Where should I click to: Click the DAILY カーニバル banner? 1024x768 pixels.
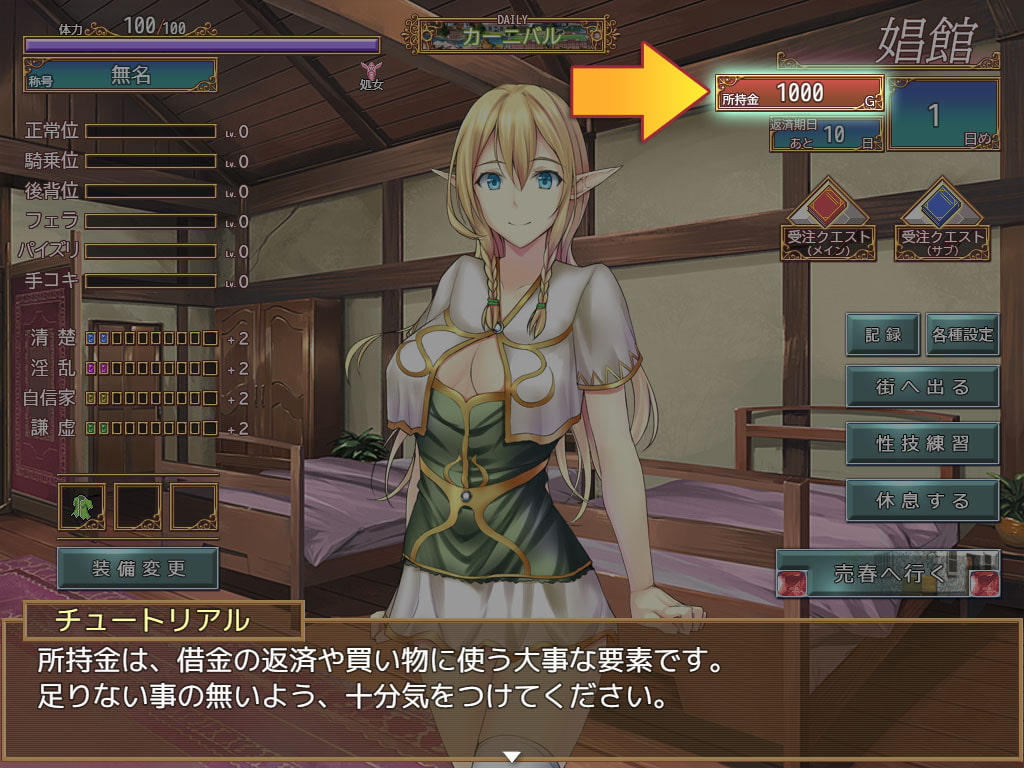click(x=511, y=34)
